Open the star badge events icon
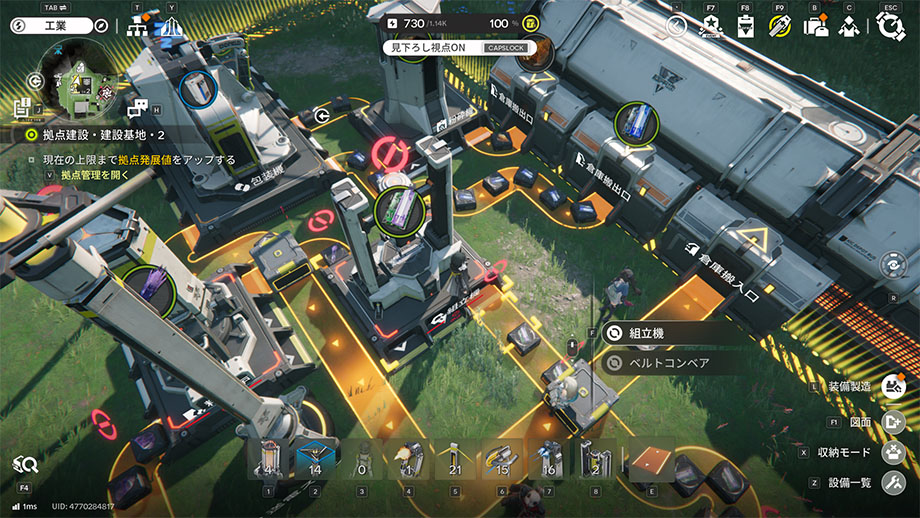This screenshot has height=518, width=920. coord(711,27)
